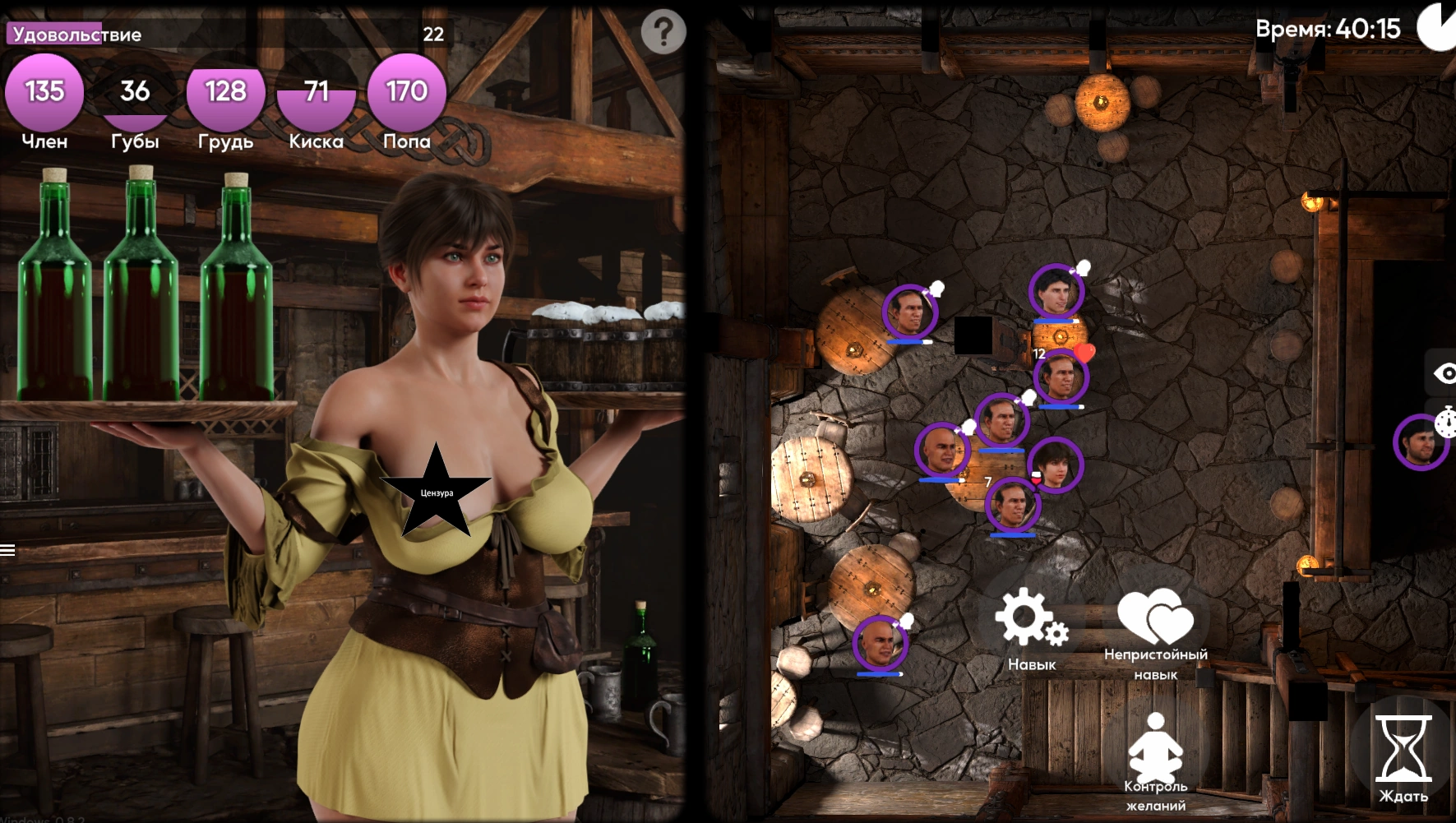Select the Член stat bubble
This screenshot has width=1456, height=823.
pos(44,92)
